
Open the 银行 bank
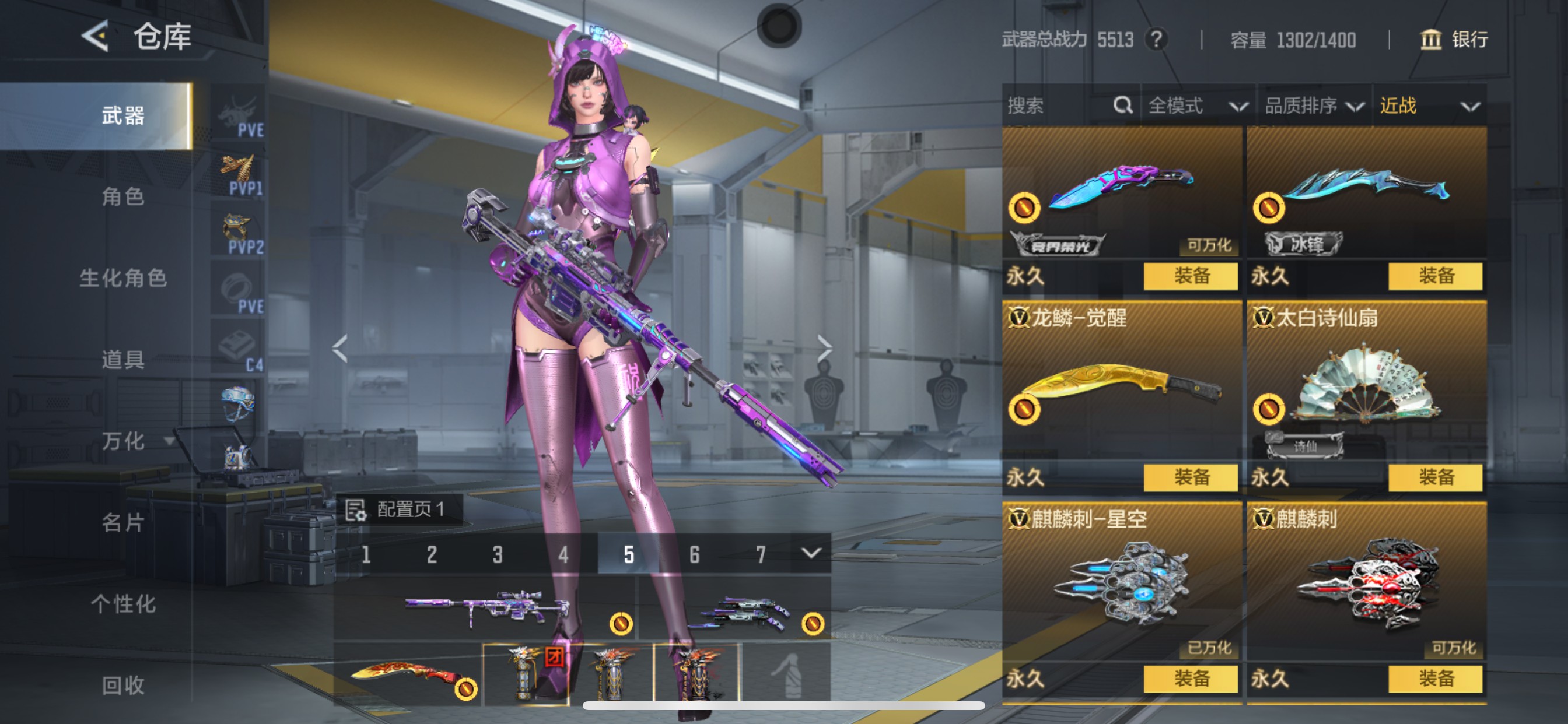[x=1455, y=40]
